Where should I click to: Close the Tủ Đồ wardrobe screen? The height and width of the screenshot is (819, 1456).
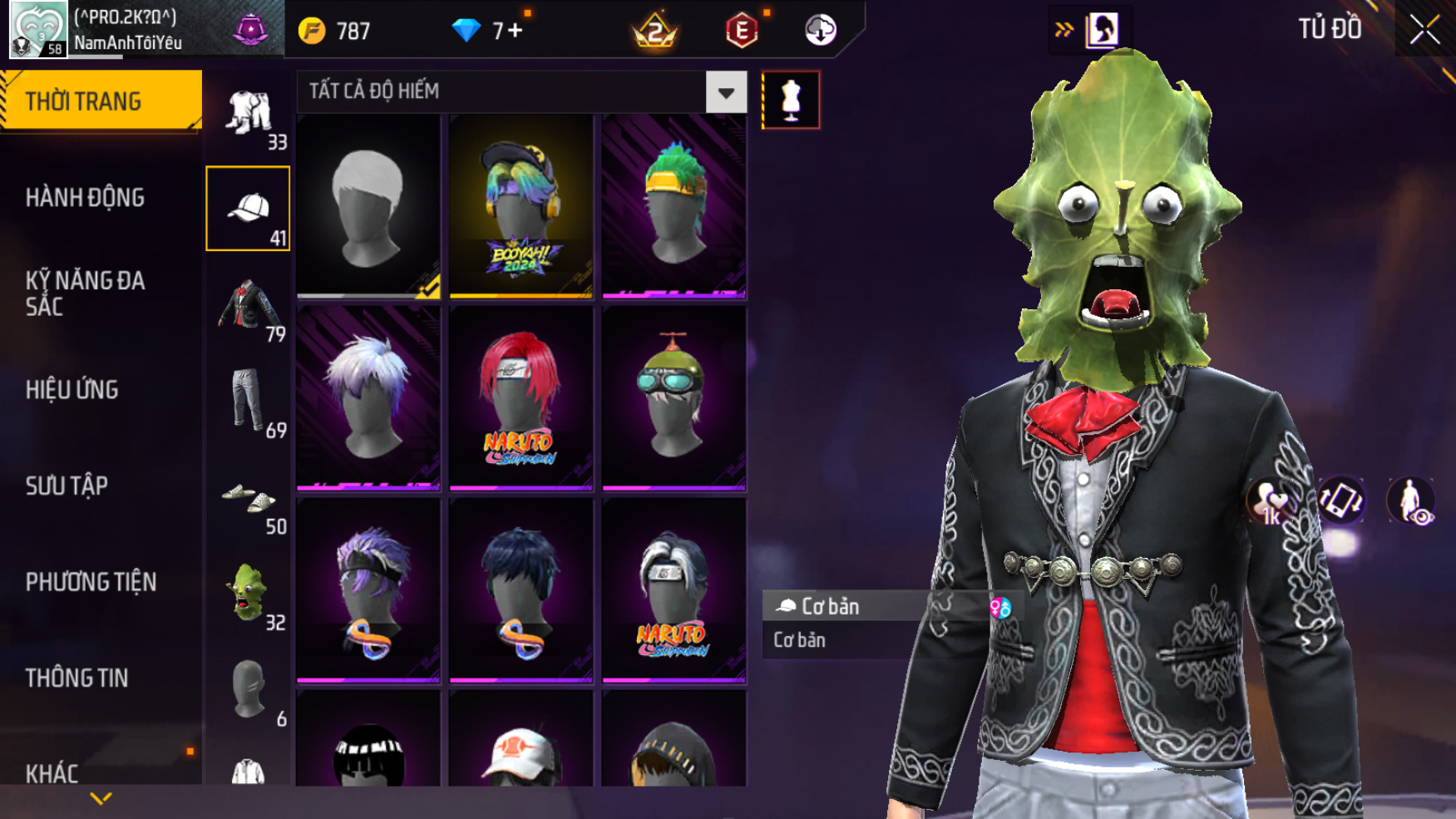pos(1424,30)
